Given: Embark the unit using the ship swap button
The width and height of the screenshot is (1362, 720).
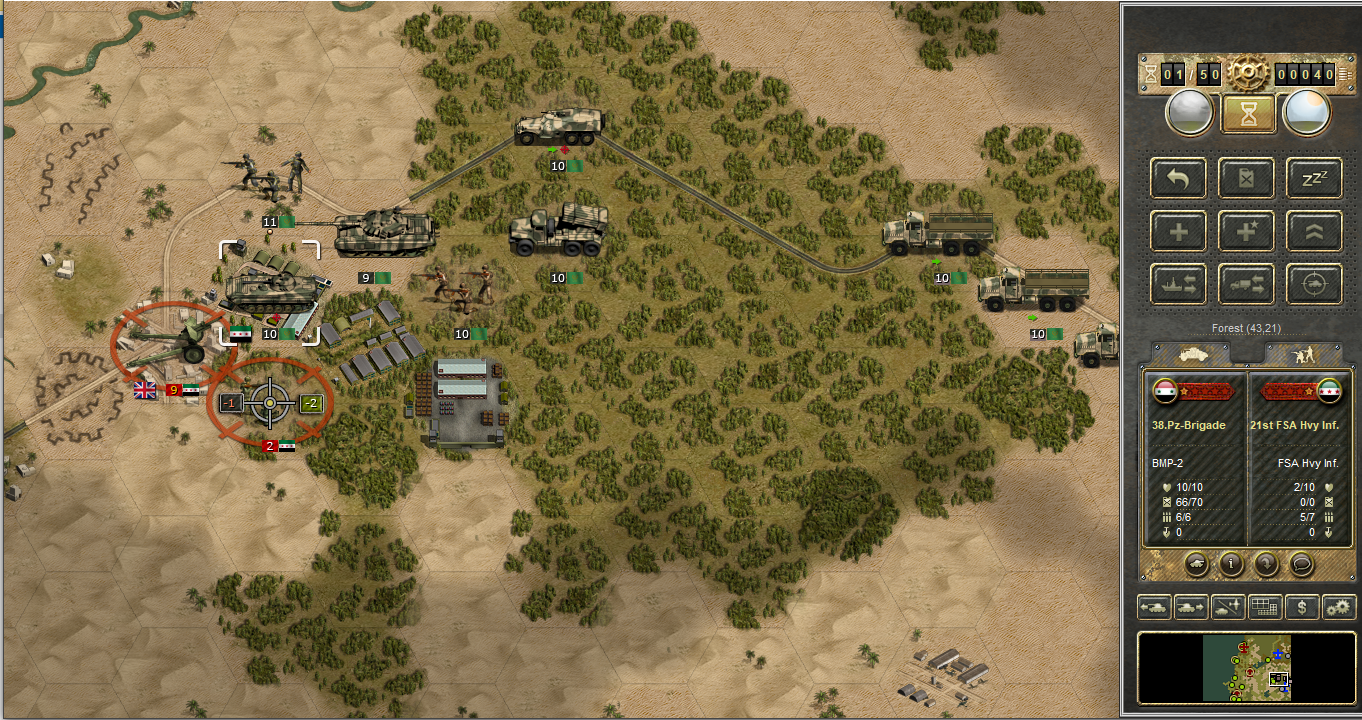Looking at the screenshot, I should (x=1178, y=284).
